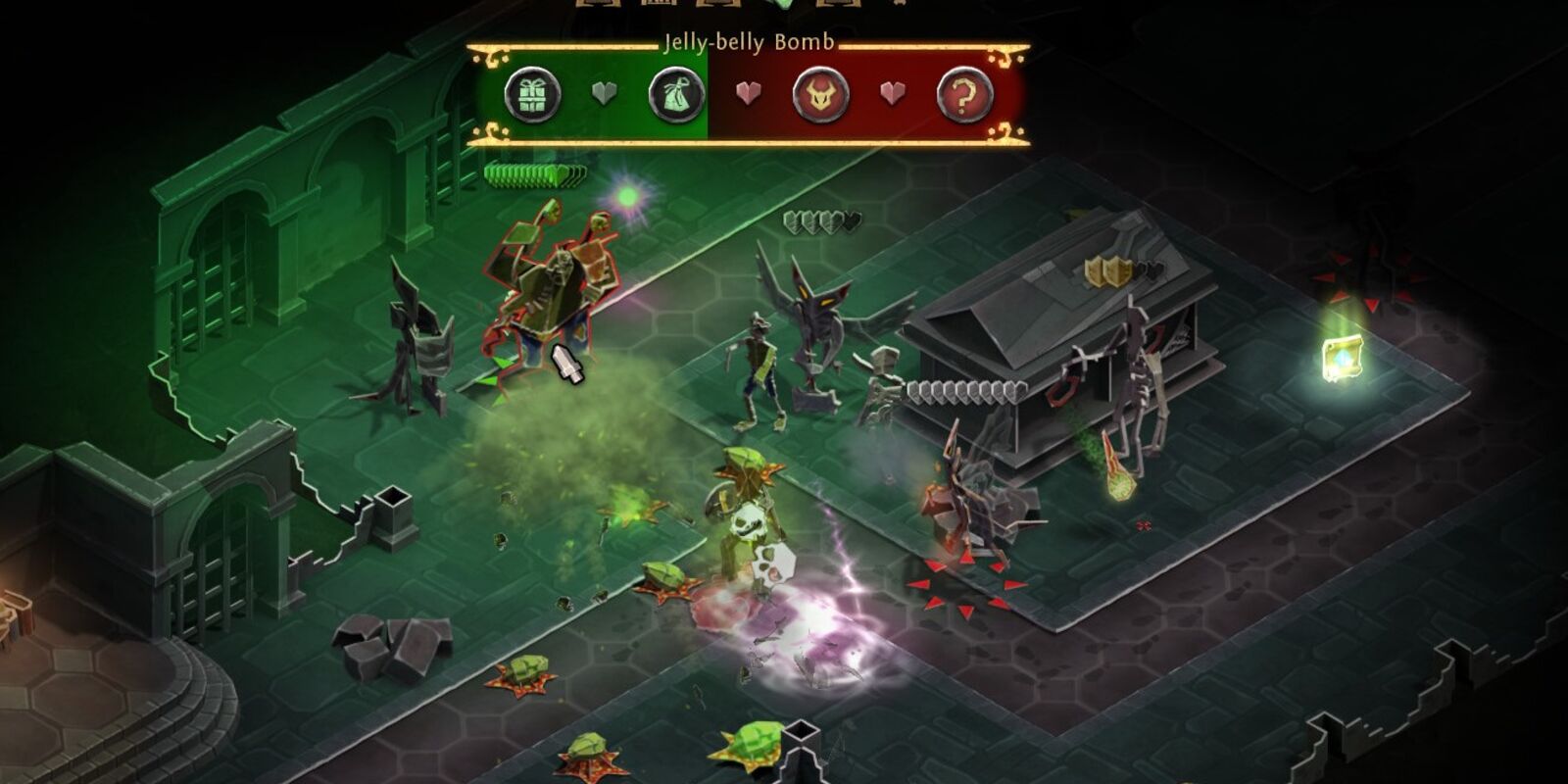Screen dimensions: 1568x784
Task: Click the skeleton climbing the mausoleum
Action: click(x=1137, y=372)
